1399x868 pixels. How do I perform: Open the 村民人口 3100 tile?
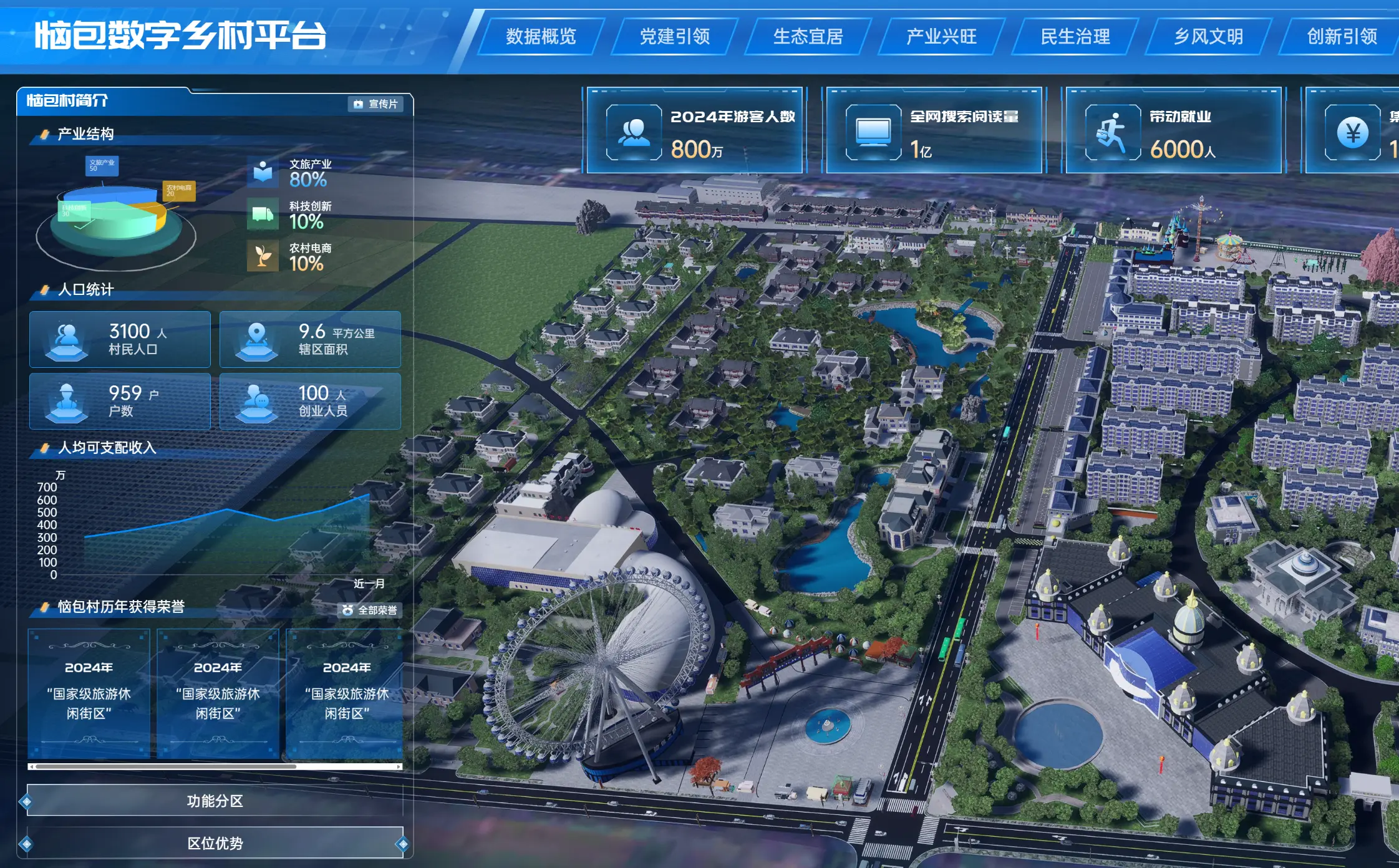[120, 339]
